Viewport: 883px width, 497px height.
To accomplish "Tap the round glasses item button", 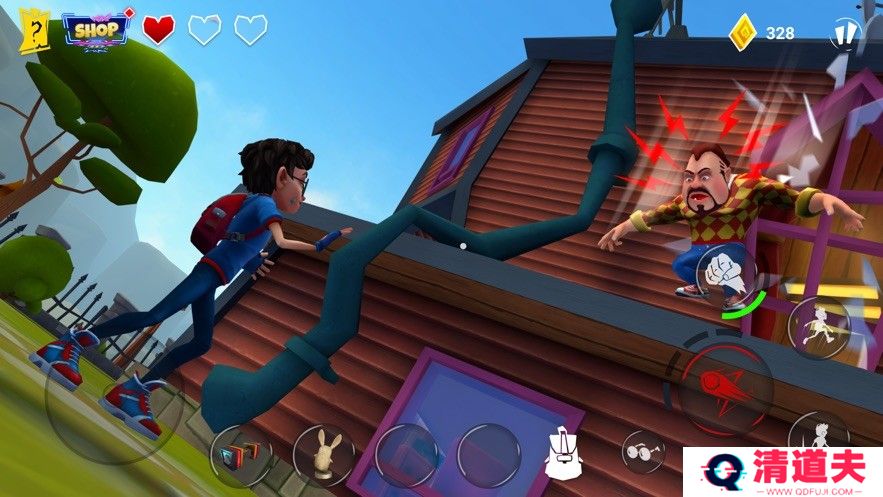I will click(643, 451).
